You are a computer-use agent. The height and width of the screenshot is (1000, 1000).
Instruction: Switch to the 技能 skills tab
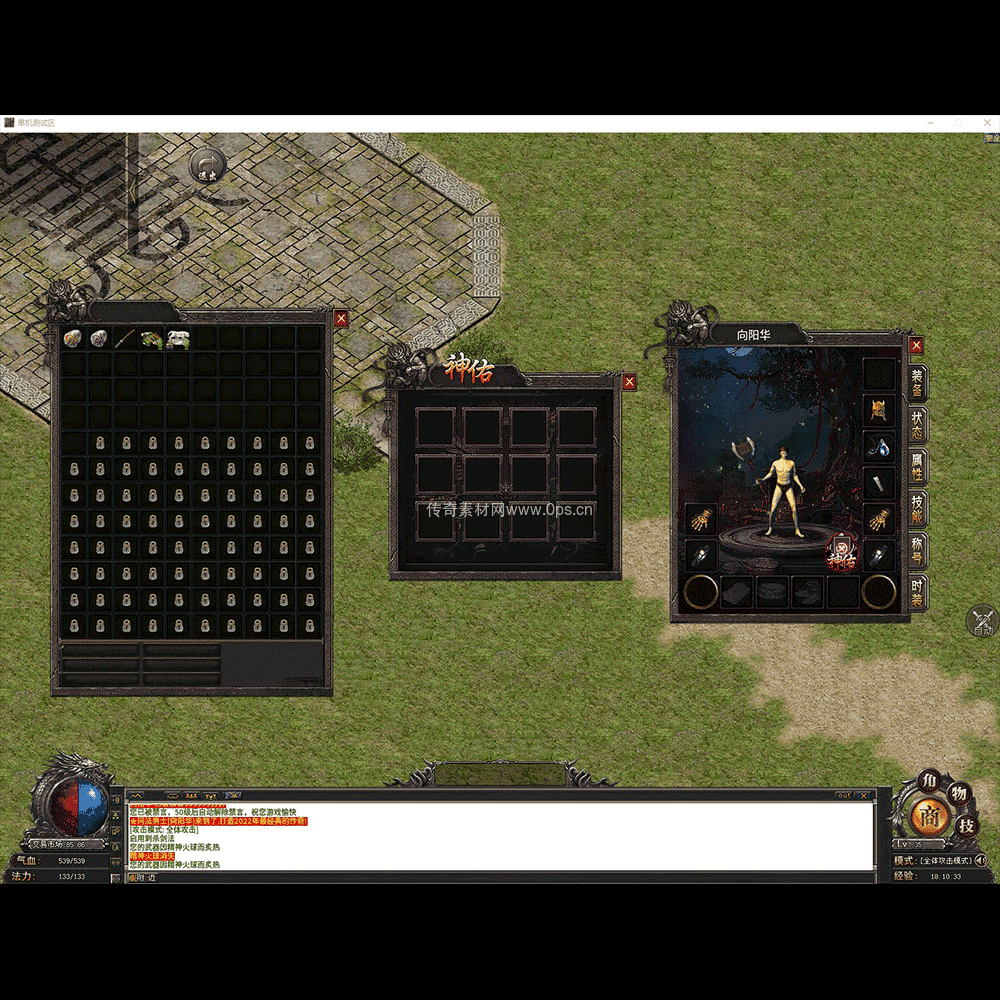pyautogui.click(x=916, y=510)
